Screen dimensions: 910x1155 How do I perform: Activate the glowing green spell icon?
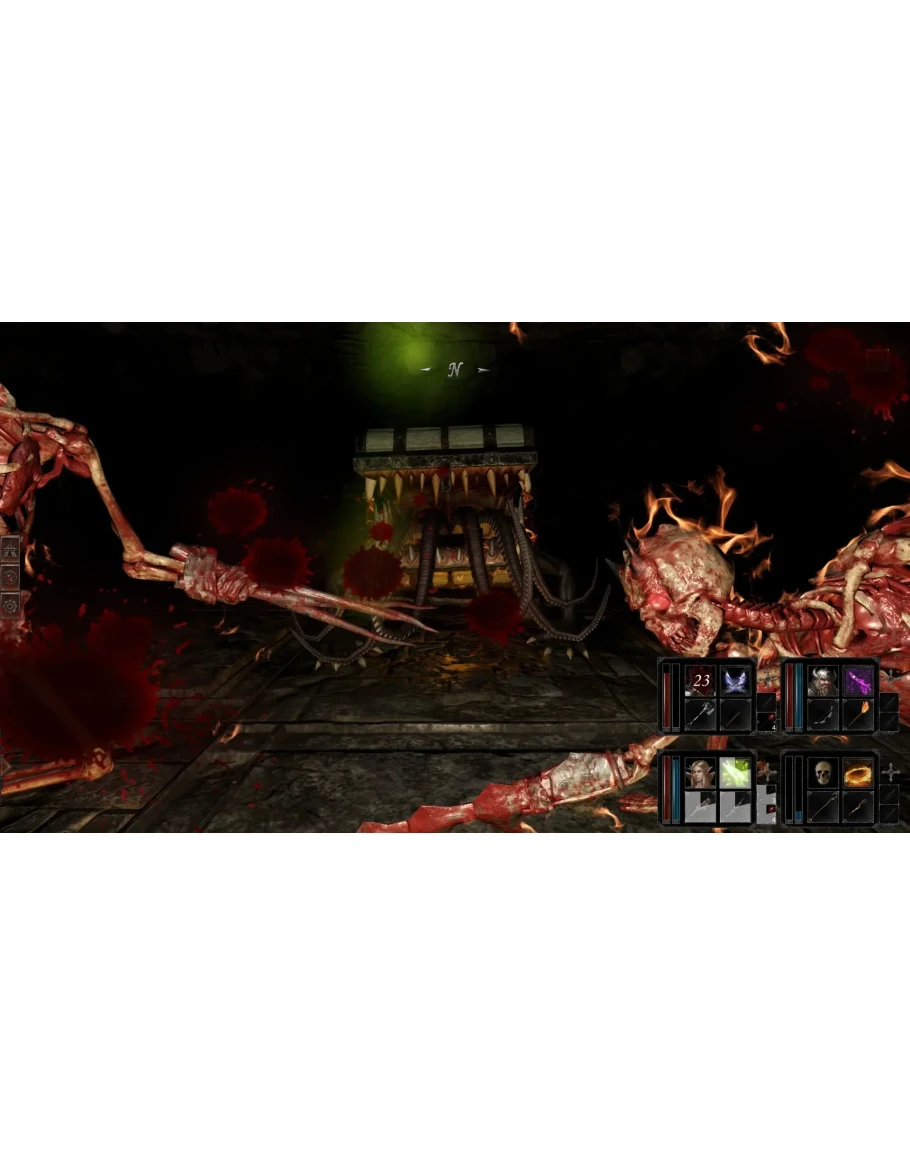point(735,772)
